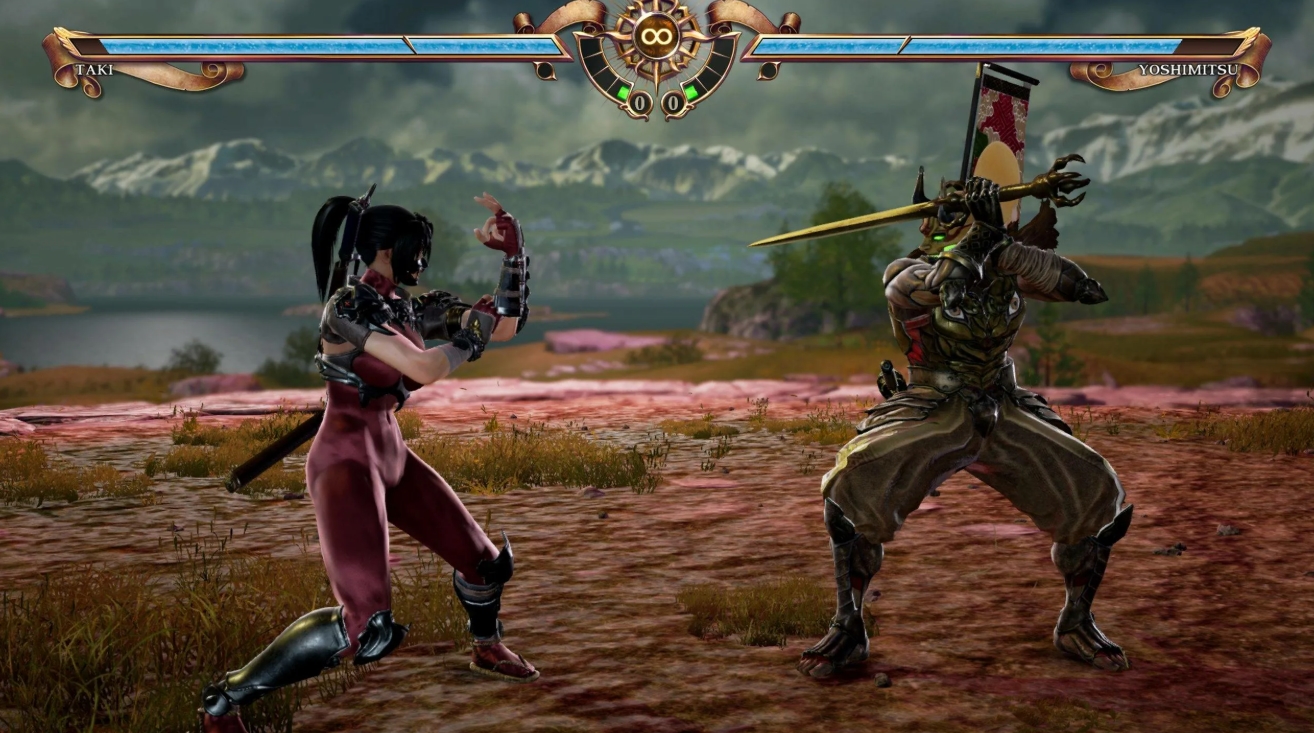Click Taki's round counter showing 0

tap(640, 101)
